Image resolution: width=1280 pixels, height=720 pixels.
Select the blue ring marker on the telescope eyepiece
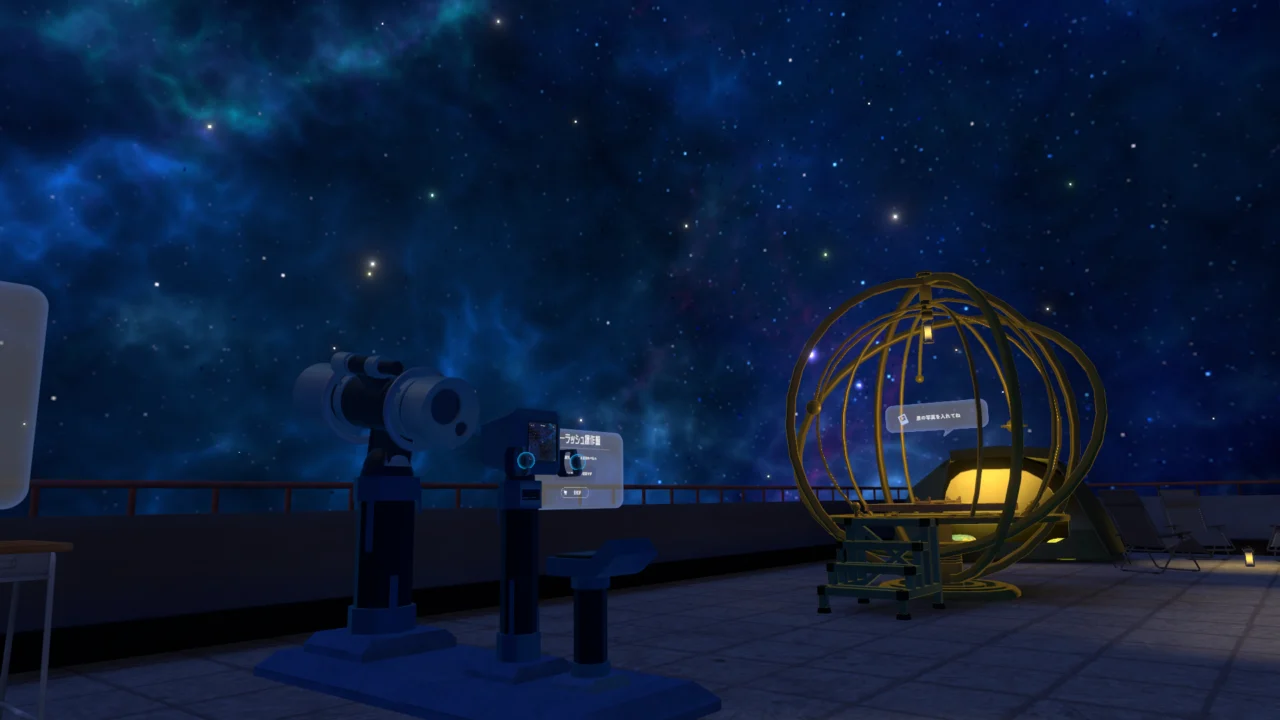[526, 461]
